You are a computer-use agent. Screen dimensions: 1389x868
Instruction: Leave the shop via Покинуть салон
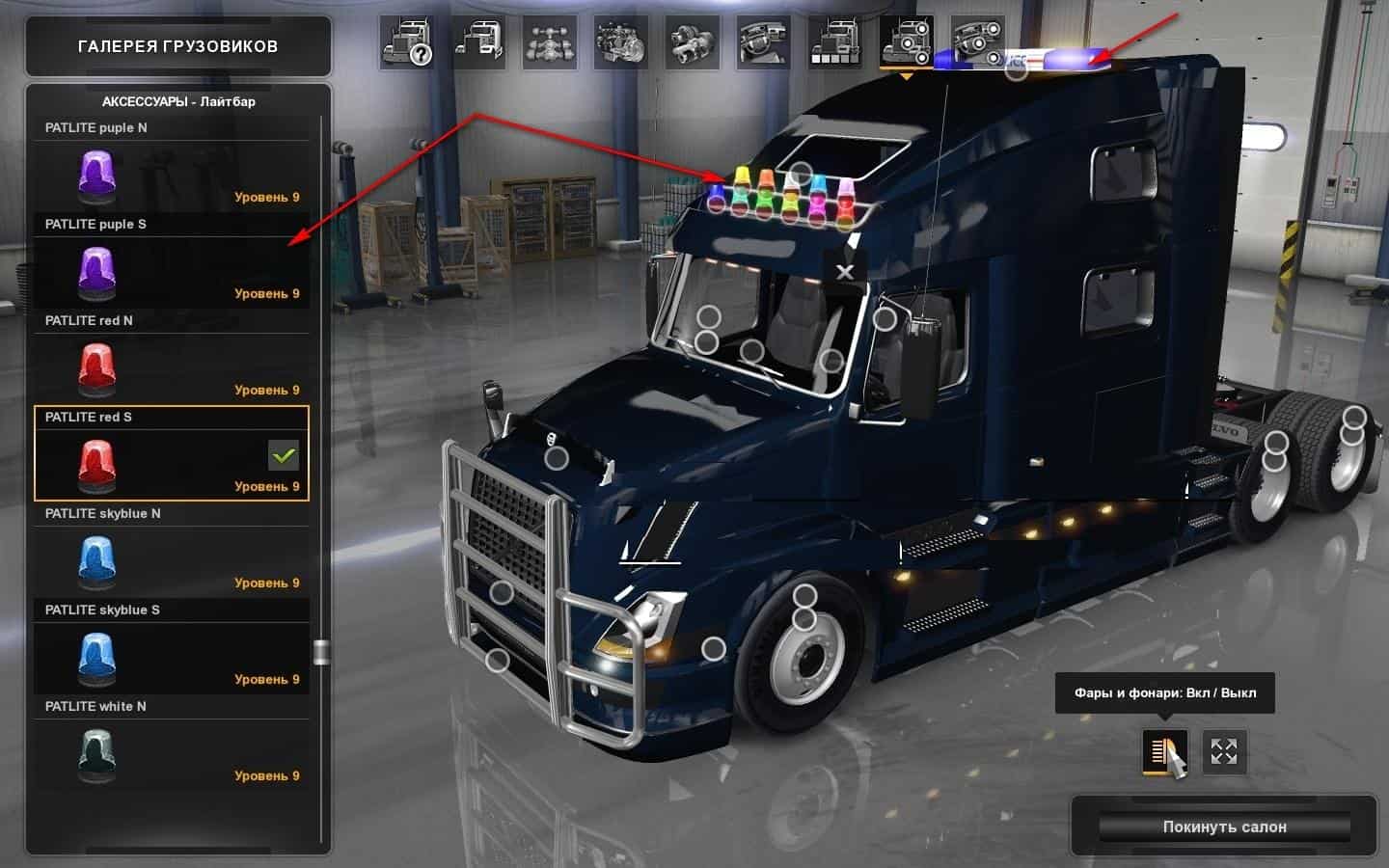[x=1224, y=827]
